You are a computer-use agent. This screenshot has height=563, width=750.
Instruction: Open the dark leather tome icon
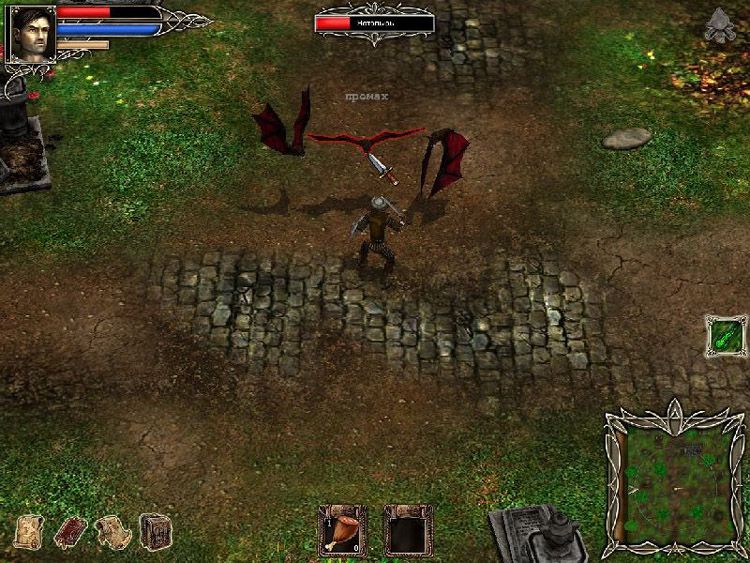click(155, 531)
